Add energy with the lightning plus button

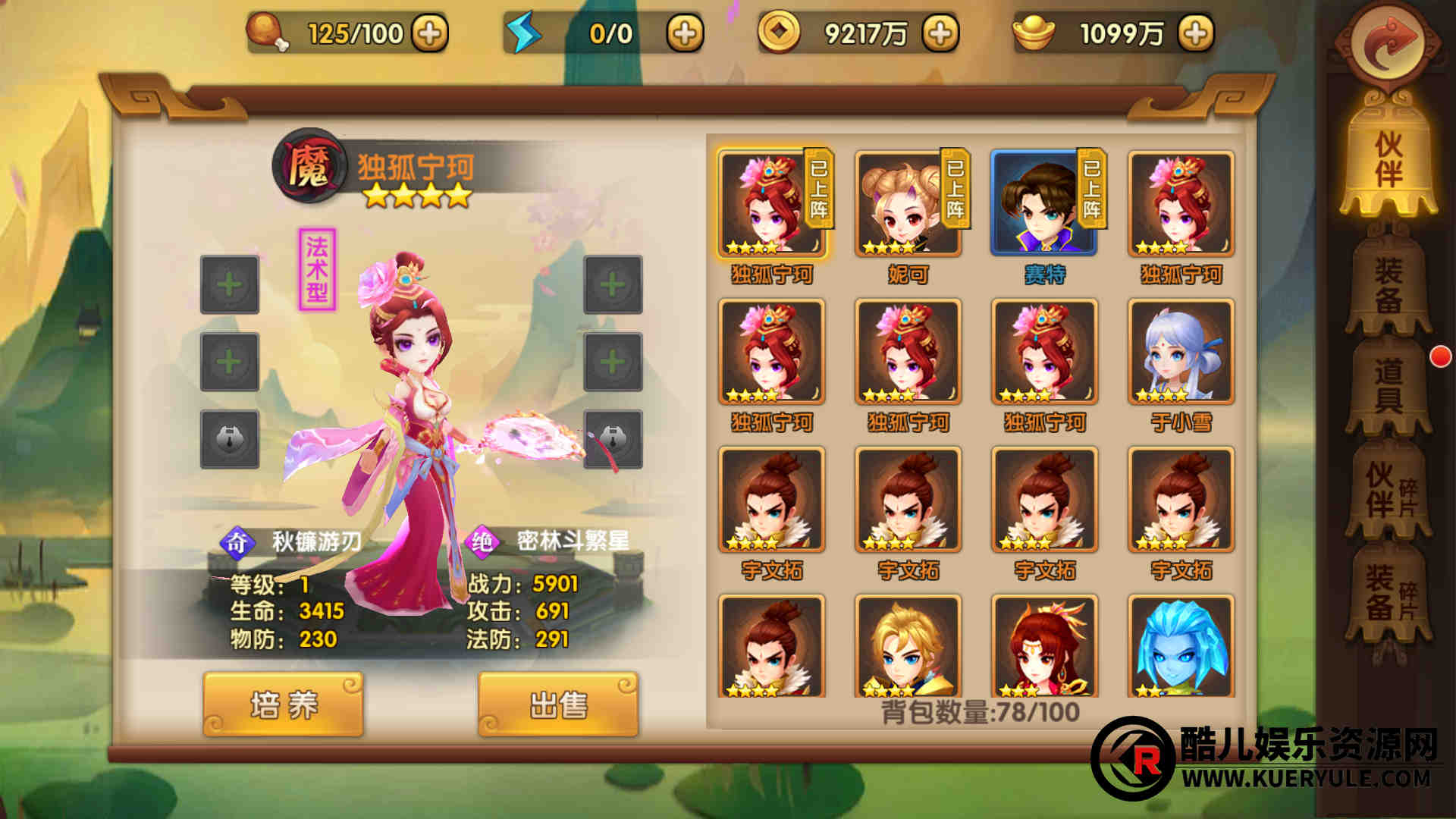(x=685, y=33)
